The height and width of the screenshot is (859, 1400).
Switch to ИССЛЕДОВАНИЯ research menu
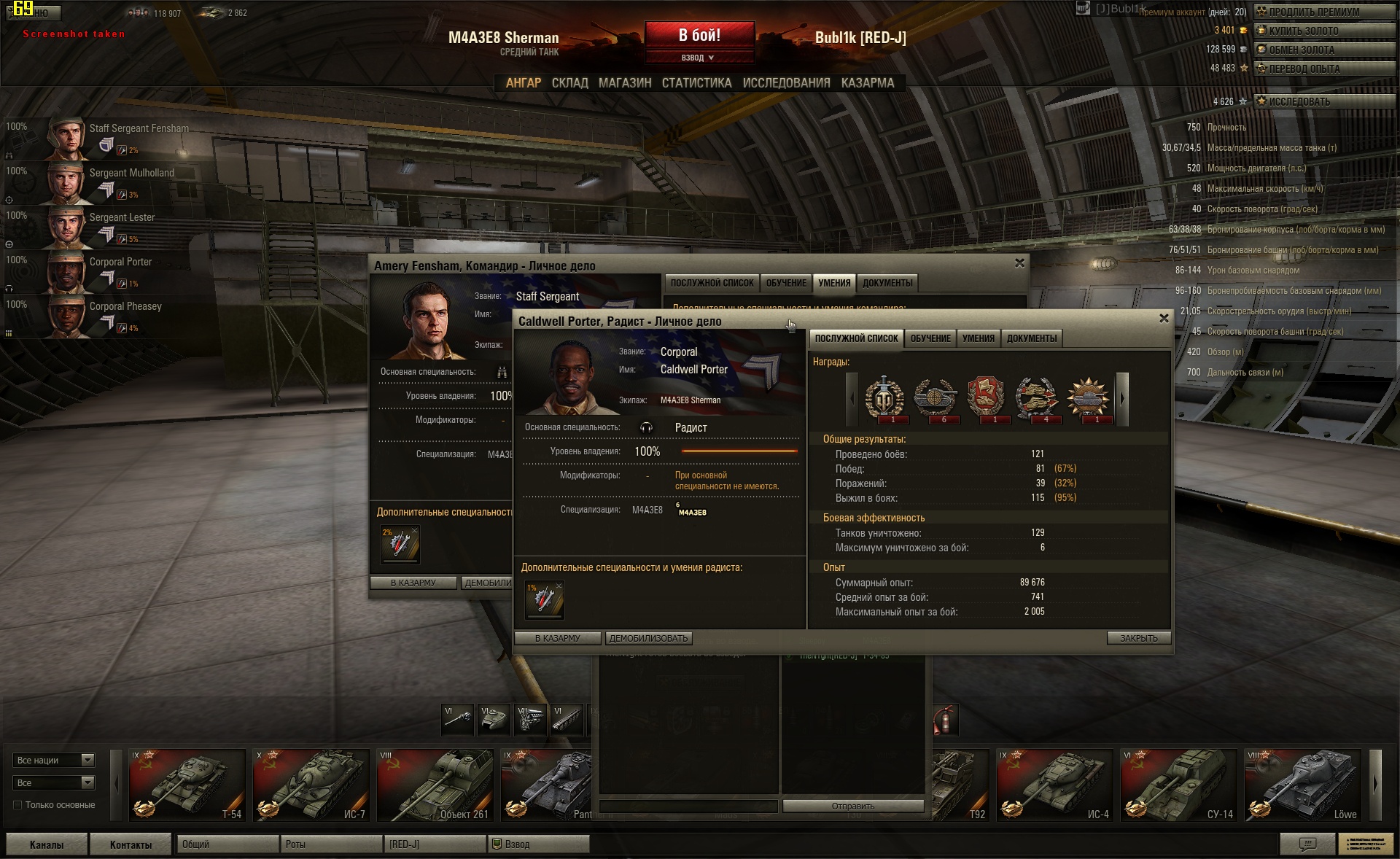[x=786, y=83]
